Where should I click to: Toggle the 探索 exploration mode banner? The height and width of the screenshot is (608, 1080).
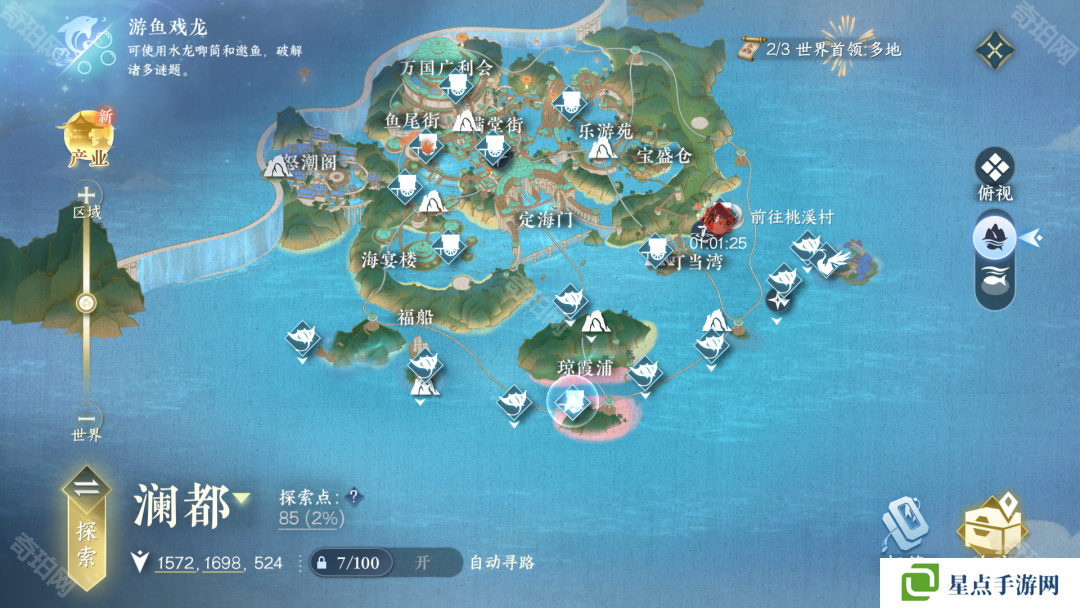click(87, 520)
